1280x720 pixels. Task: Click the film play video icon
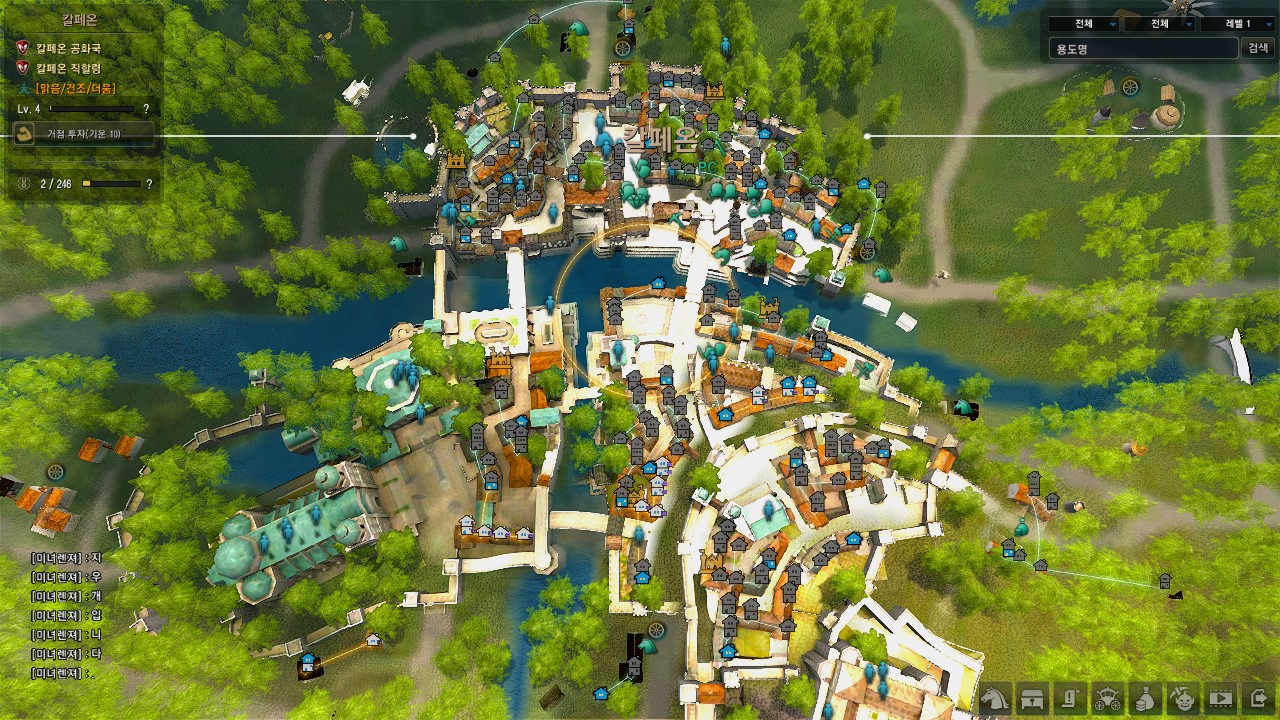[1221, 696]
